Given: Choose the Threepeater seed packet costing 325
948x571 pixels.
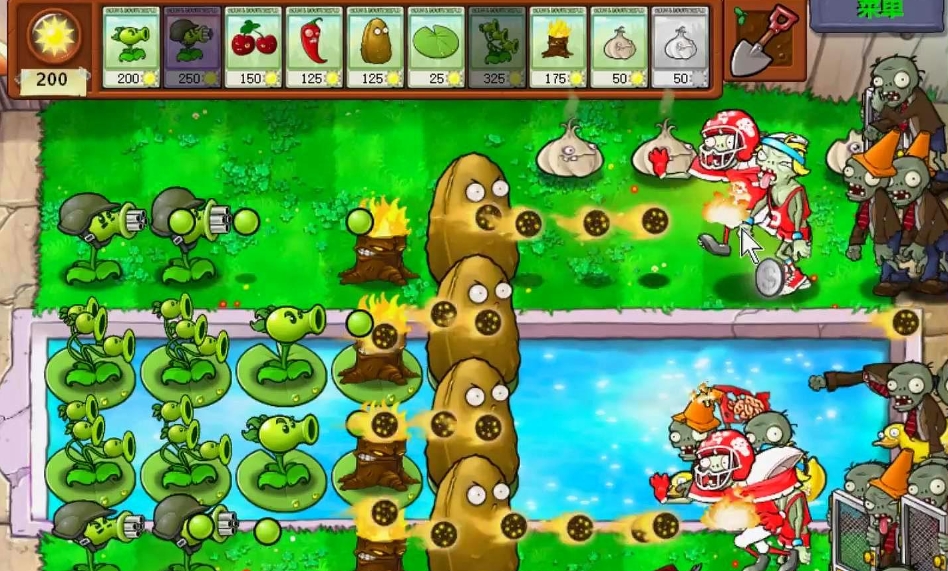Looking at the screenshot, I should point(497,46).
